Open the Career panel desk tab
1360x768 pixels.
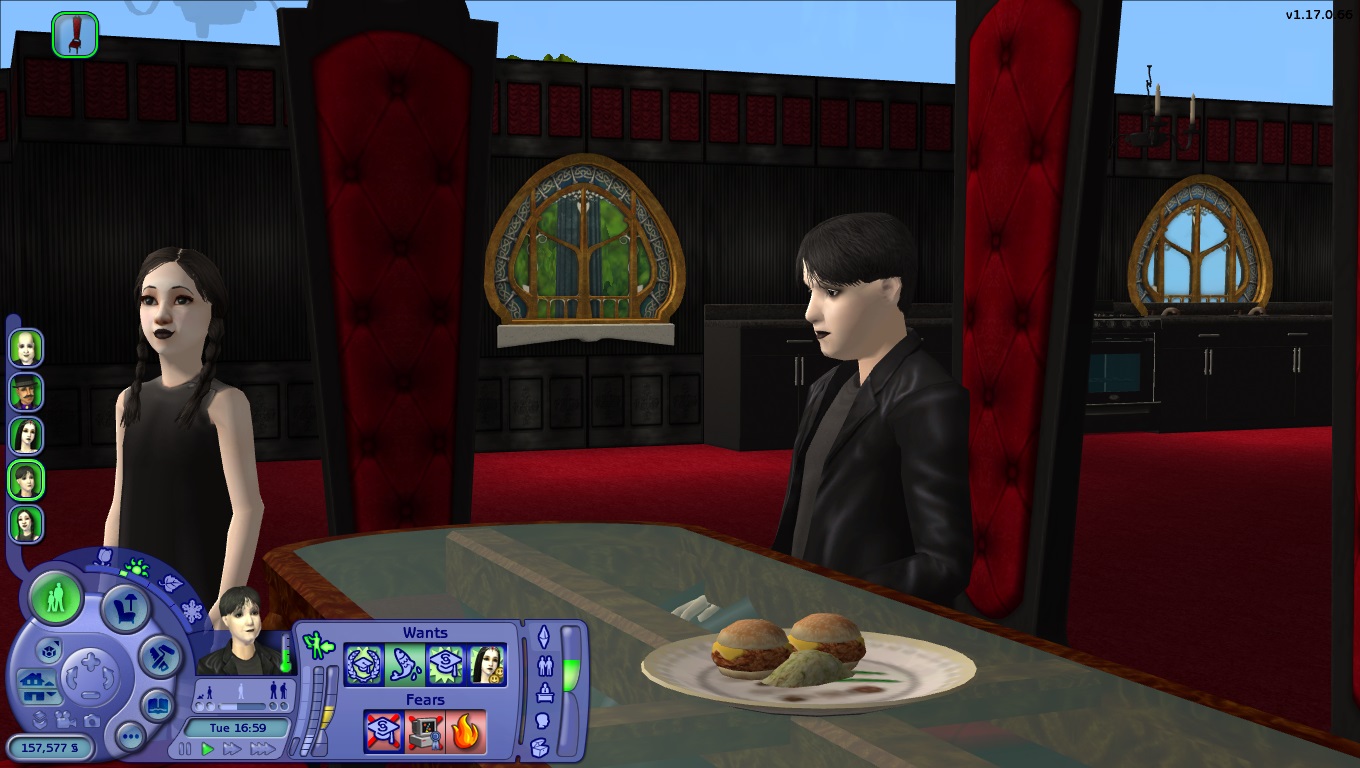point(544,692)
